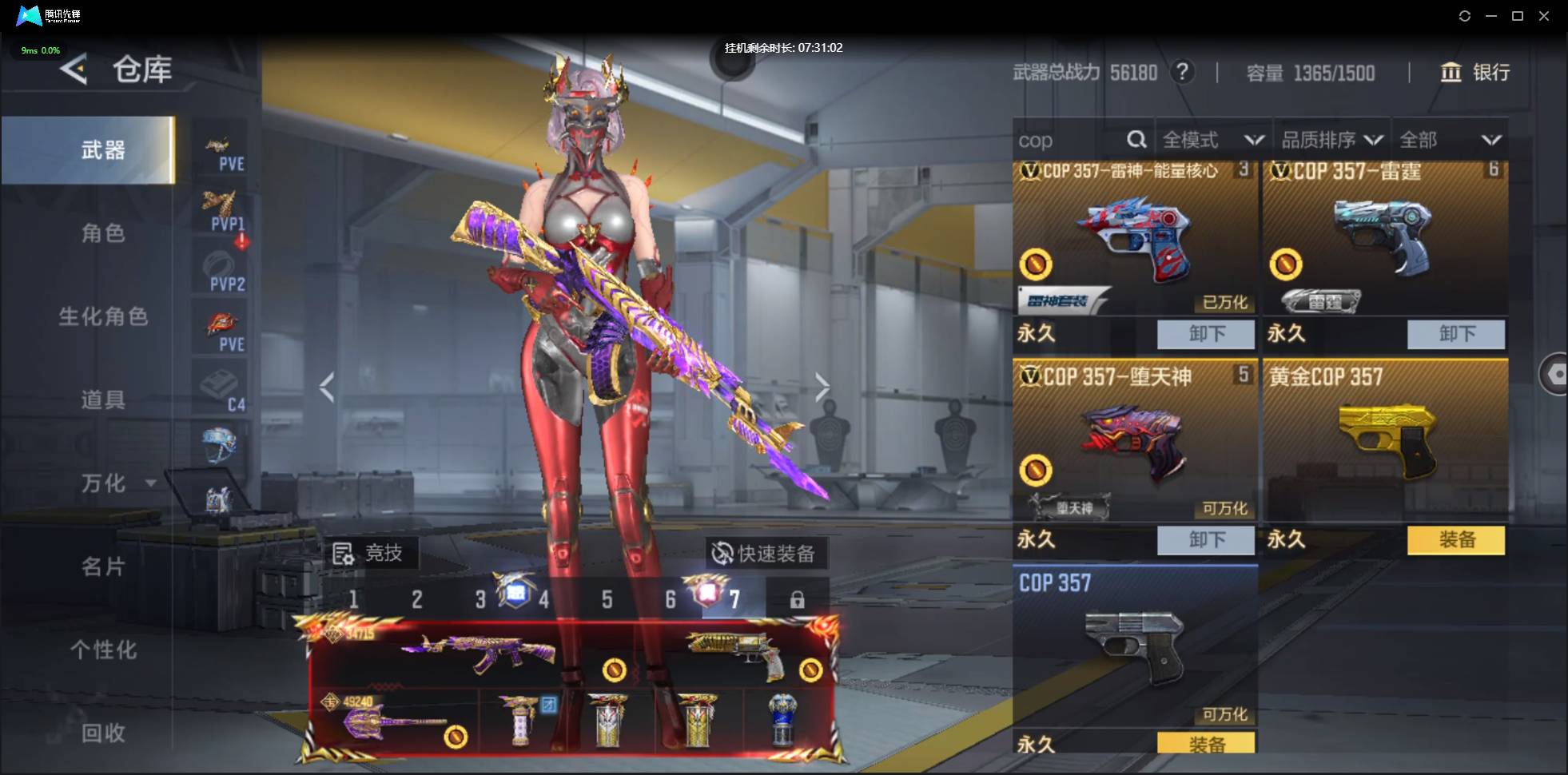Open the 生化角色 category
Screen dimensions: 1568x775
(x=103, y=316)
